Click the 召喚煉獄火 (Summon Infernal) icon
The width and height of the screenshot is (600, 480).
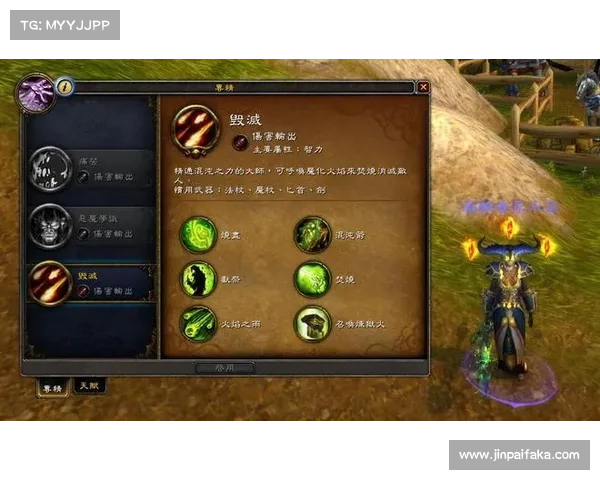[312, 324]
